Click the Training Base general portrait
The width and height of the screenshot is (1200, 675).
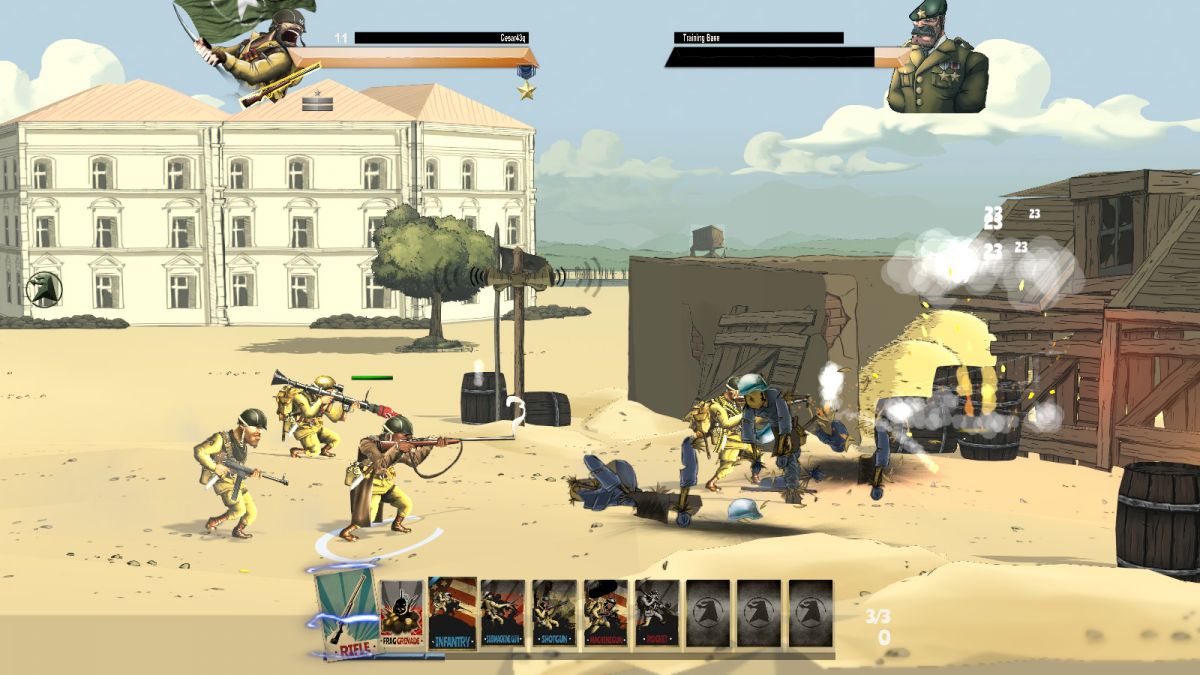(937, 60)
